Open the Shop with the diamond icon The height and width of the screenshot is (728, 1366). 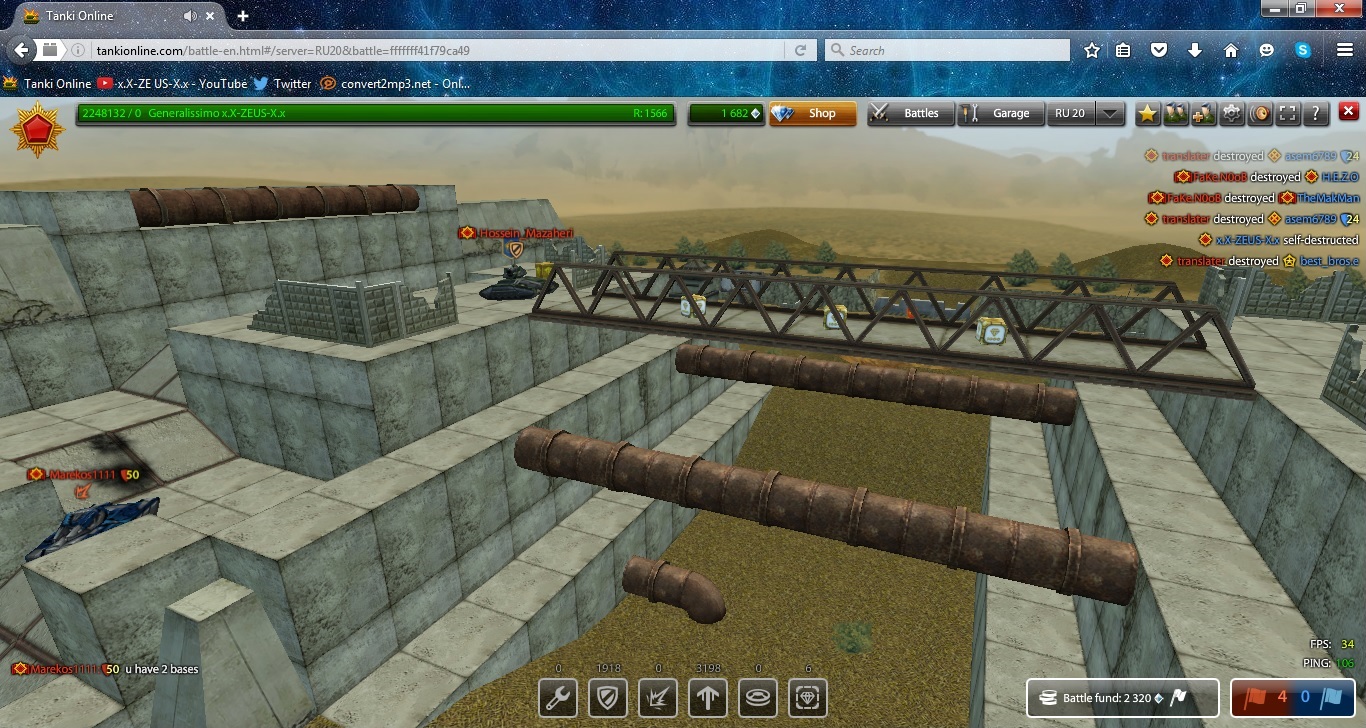coord(812,114)
